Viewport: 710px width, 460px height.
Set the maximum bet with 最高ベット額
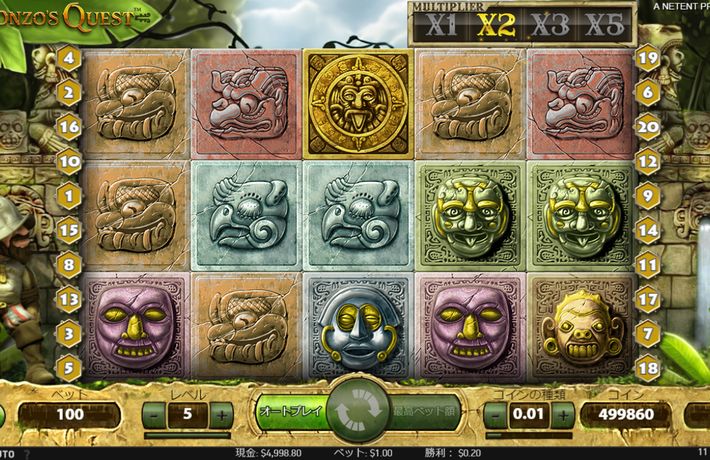click(420, 411)
